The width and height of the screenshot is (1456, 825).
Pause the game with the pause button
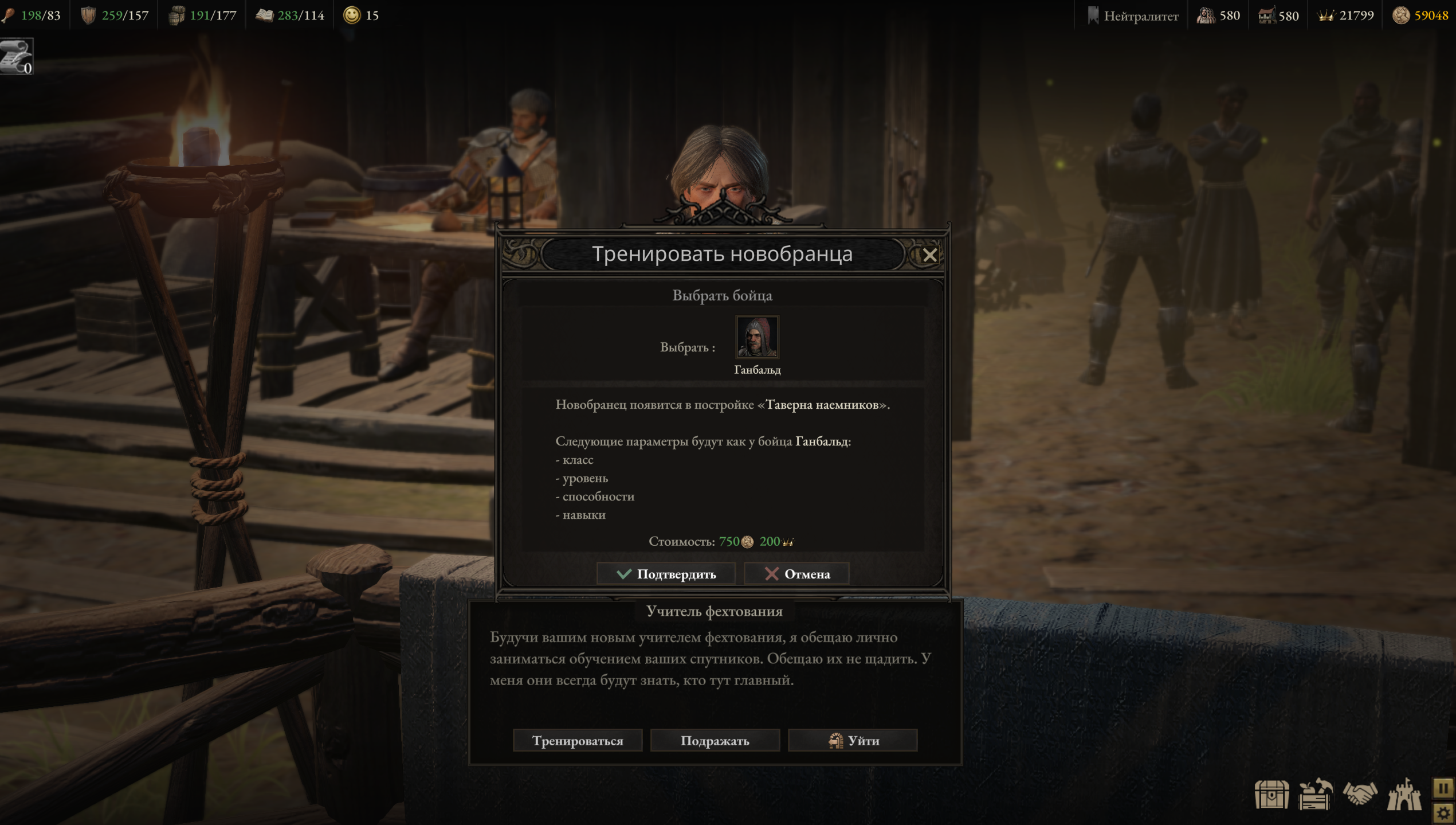[x=1443, y=788]
